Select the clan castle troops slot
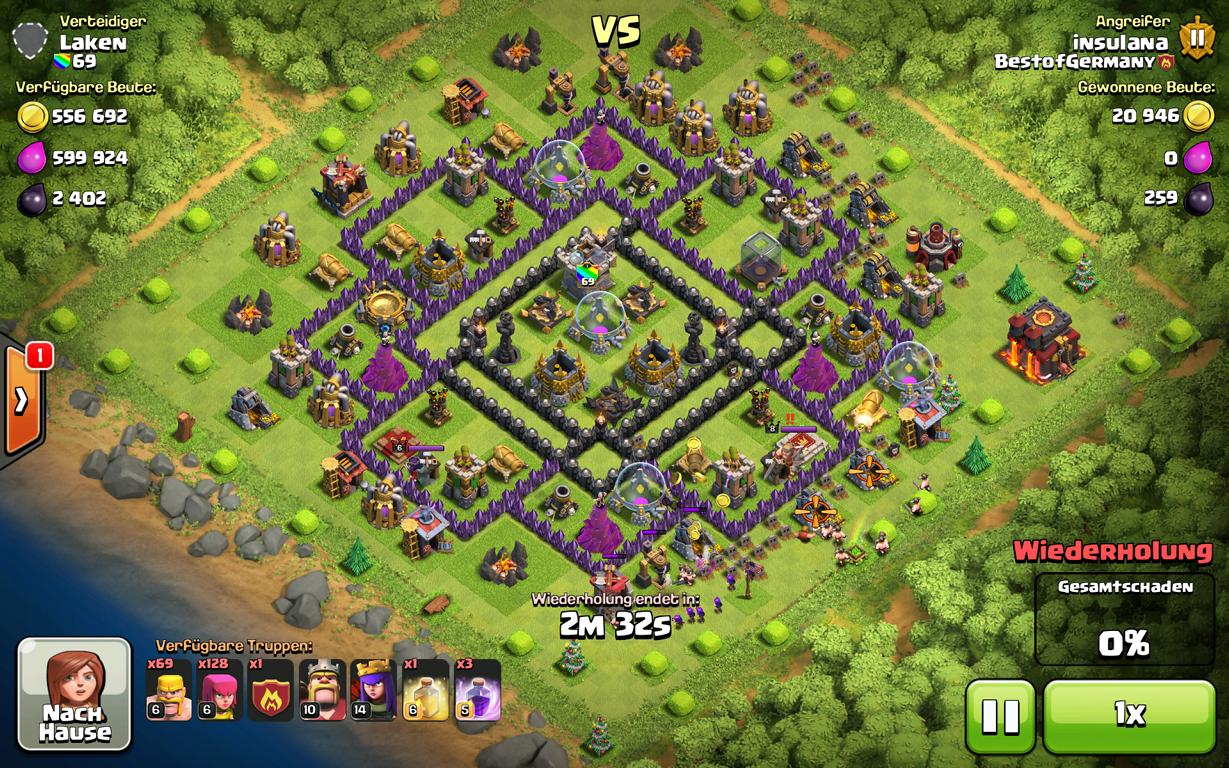Screen dimensions: 1229x768 point(271,690)
